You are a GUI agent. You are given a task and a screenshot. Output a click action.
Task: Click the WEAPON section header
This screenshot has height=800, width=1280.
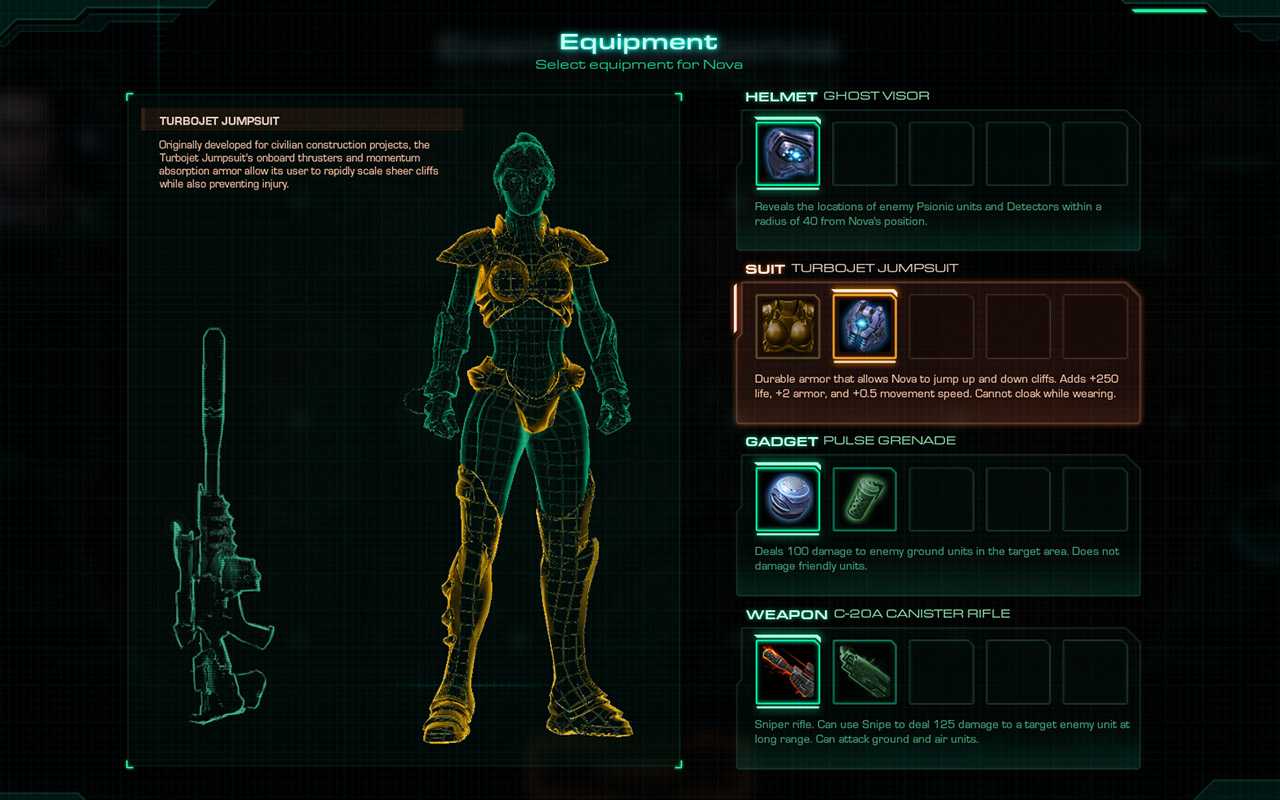click(785, 613)
